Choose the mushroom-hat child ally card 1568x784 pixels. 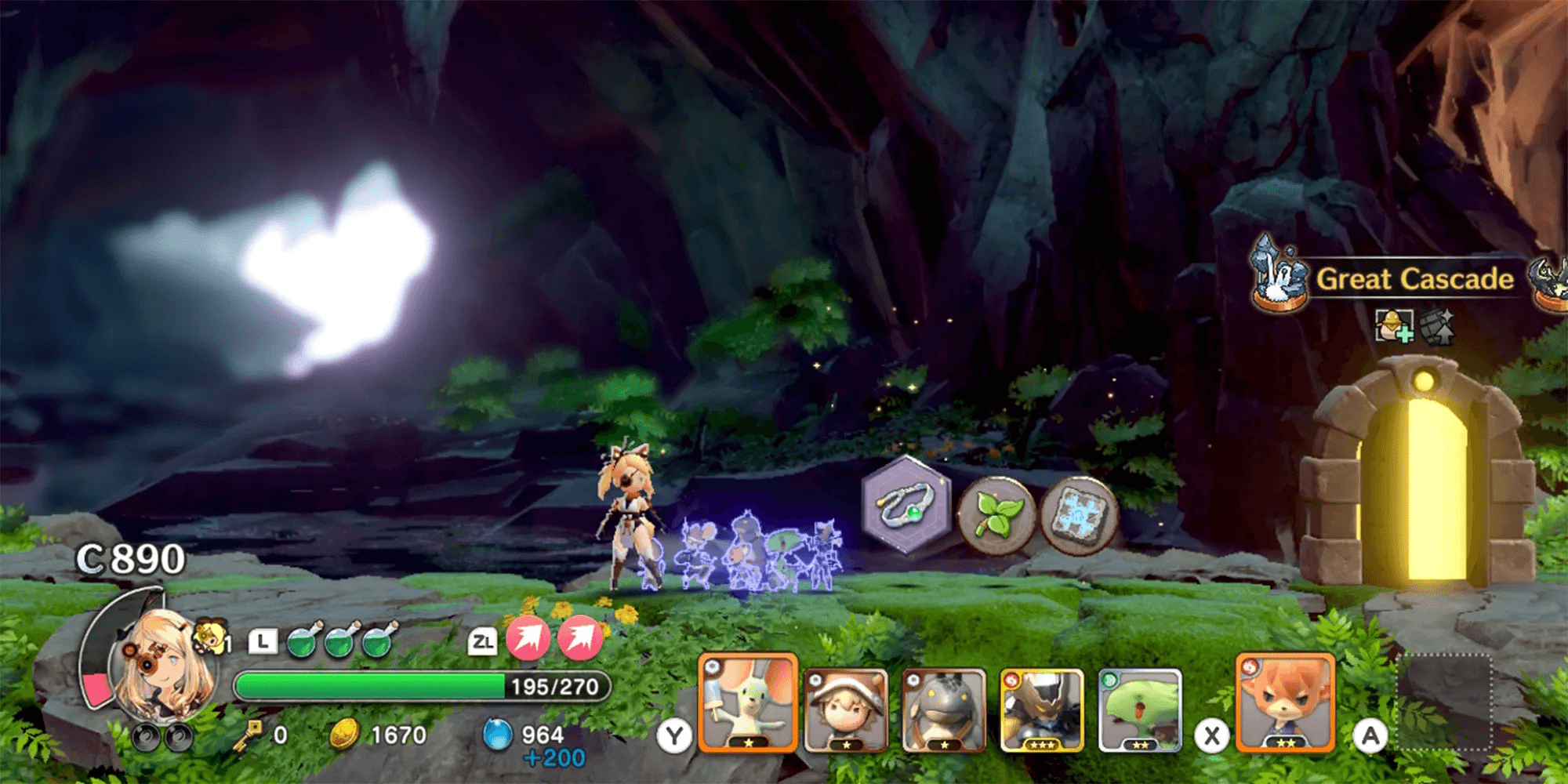(847, 710)
